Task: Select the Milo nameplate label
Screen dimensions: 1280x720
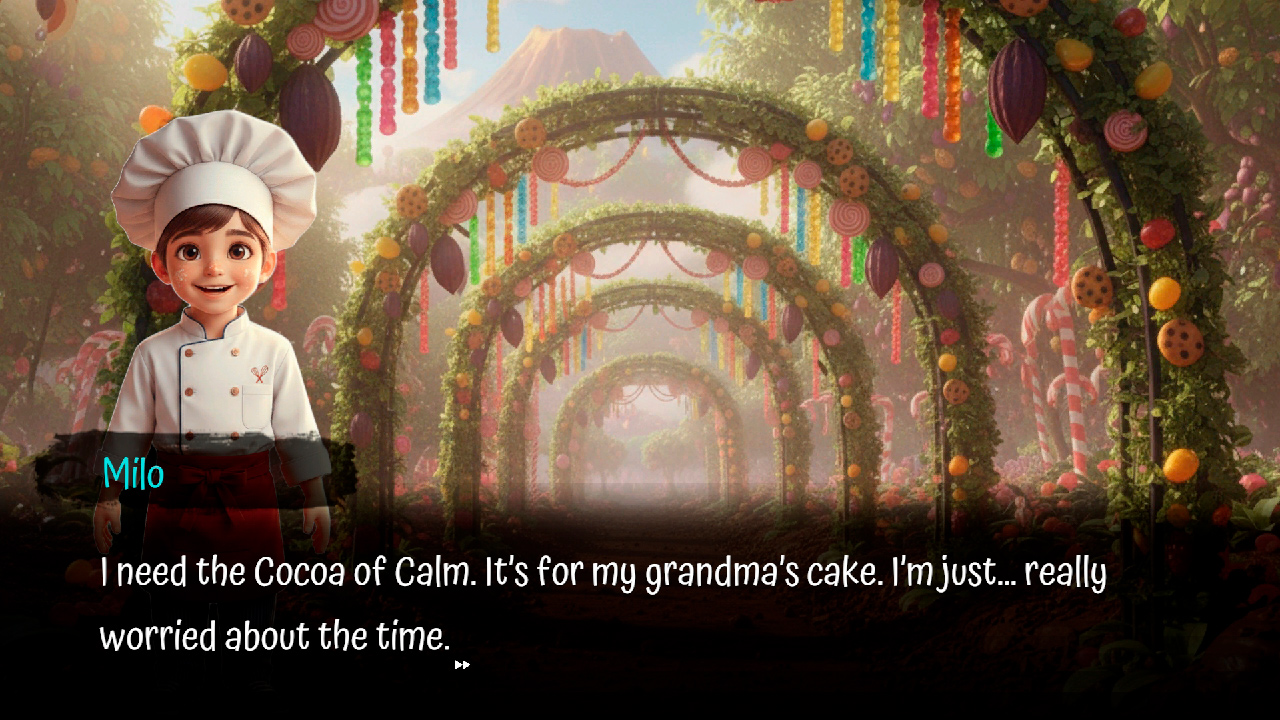Action: click(132, 475)
